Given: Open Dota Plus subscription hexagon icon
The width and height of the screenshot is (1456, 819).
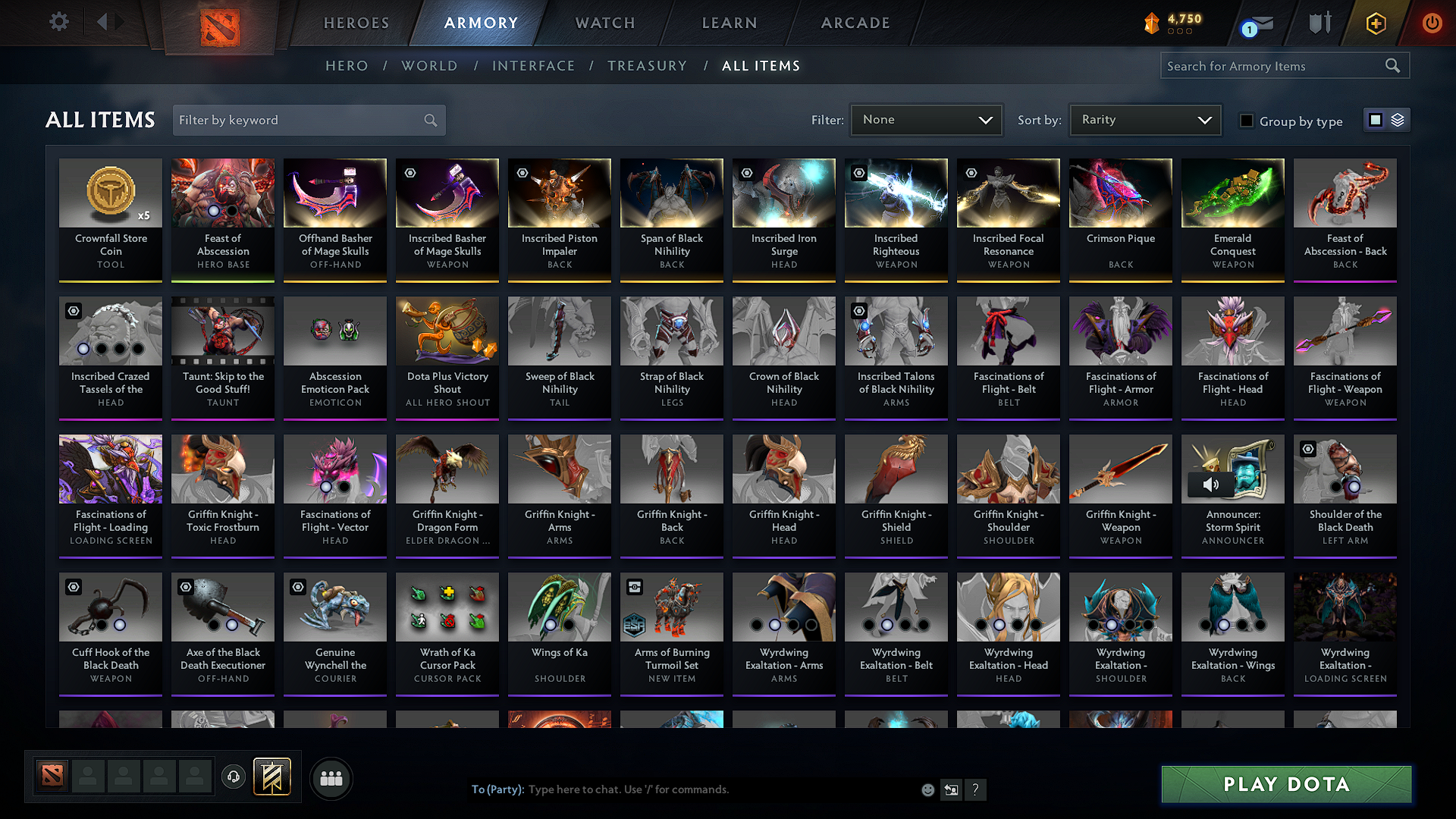Looking at the screenshot, I should 1375,23.
